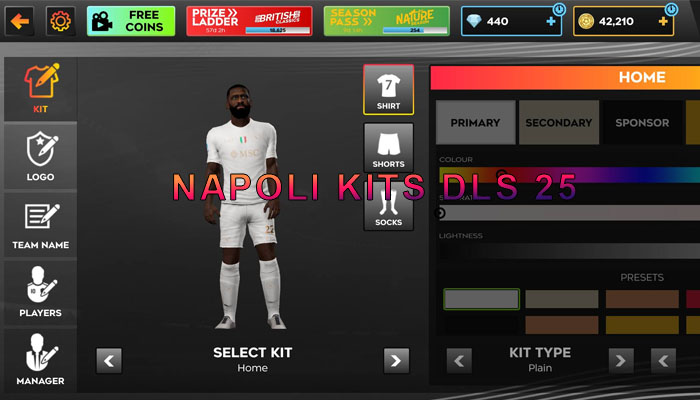
Task: Select the Shorts kit part
Action: click(388, 146)
